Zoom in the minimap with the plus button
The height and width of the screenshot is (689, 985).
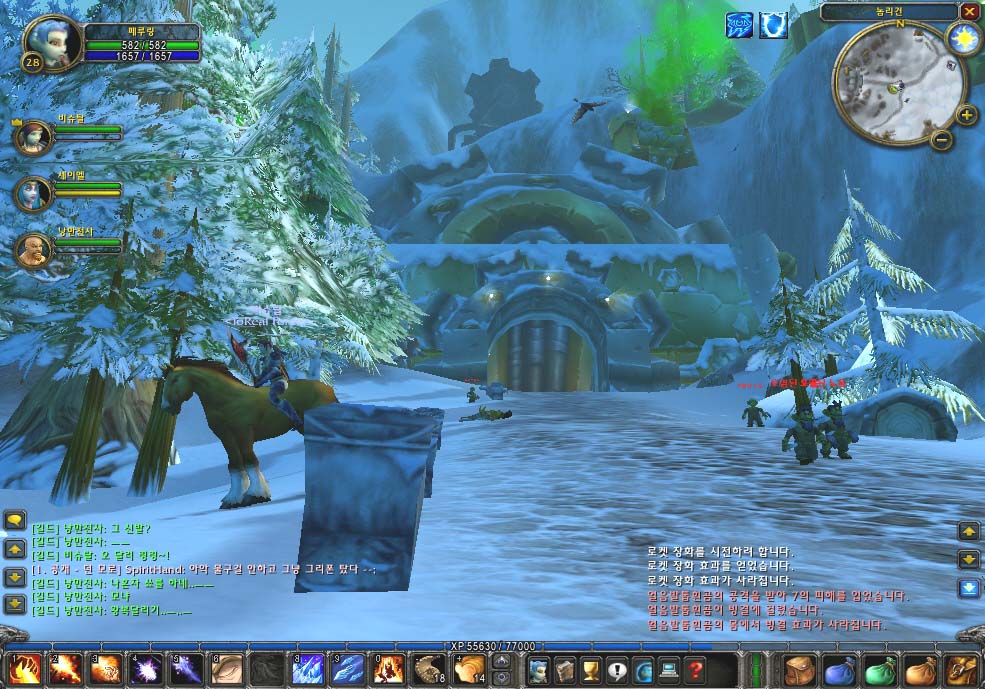pos(967,114)
